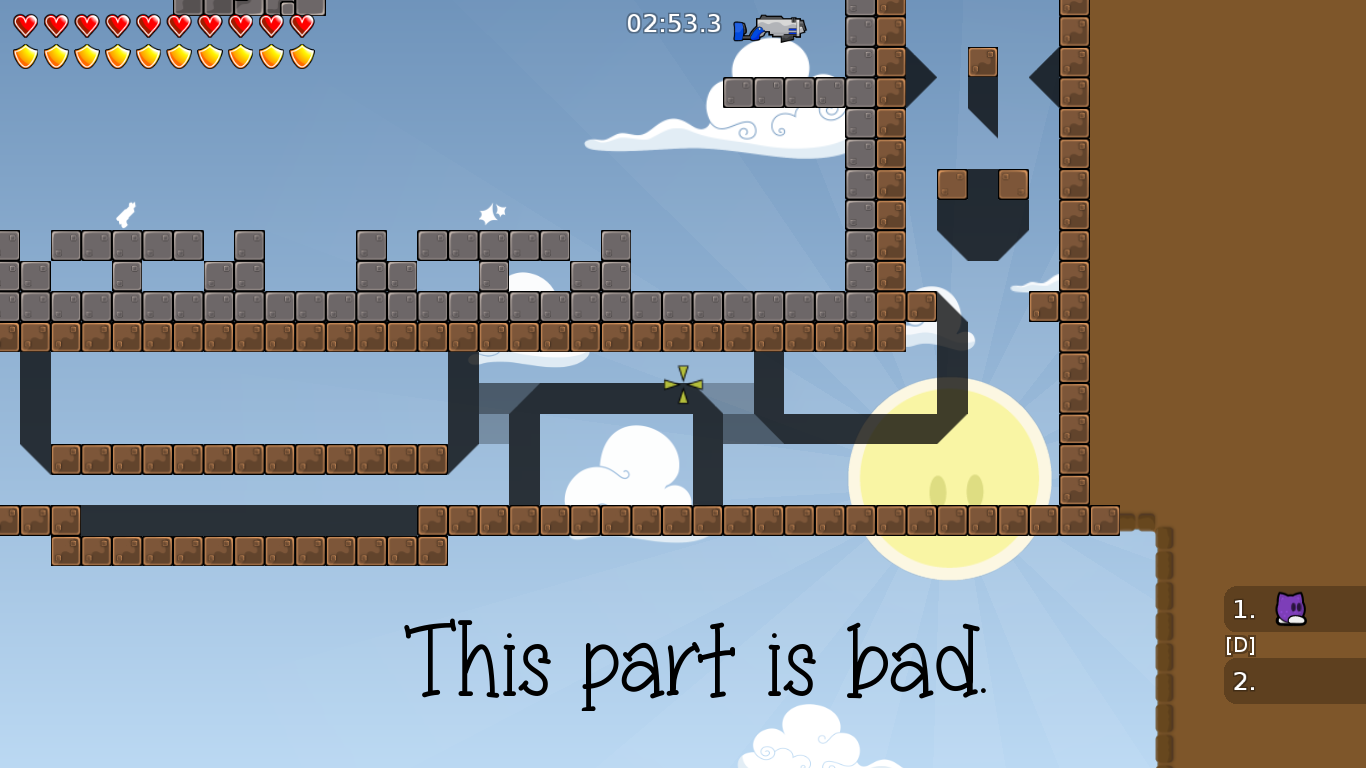Toggle the sparkle star above the gray blocks
The image size is (1366, 768).
coord(490,212)
